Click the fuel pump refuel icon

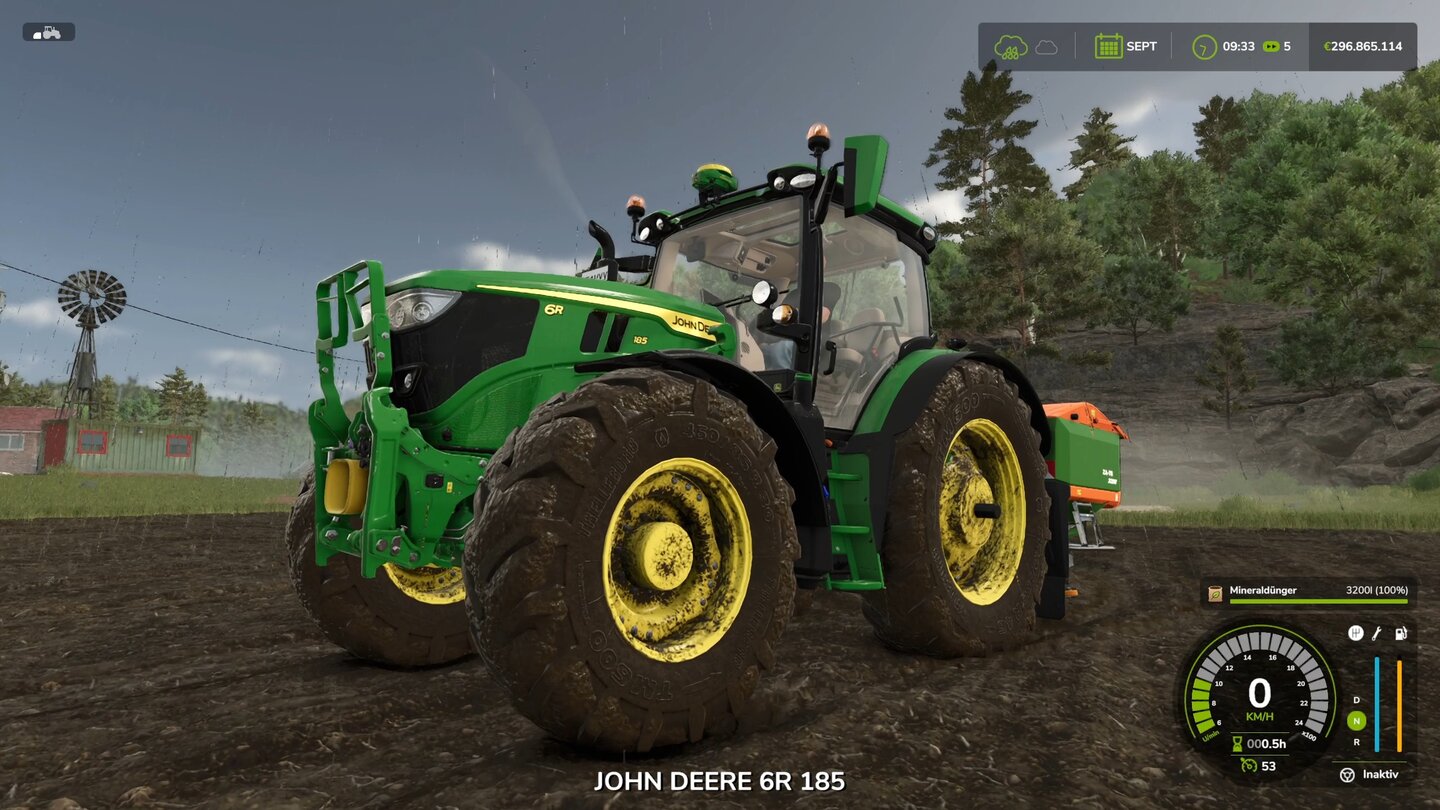[x=1400, y=632]
